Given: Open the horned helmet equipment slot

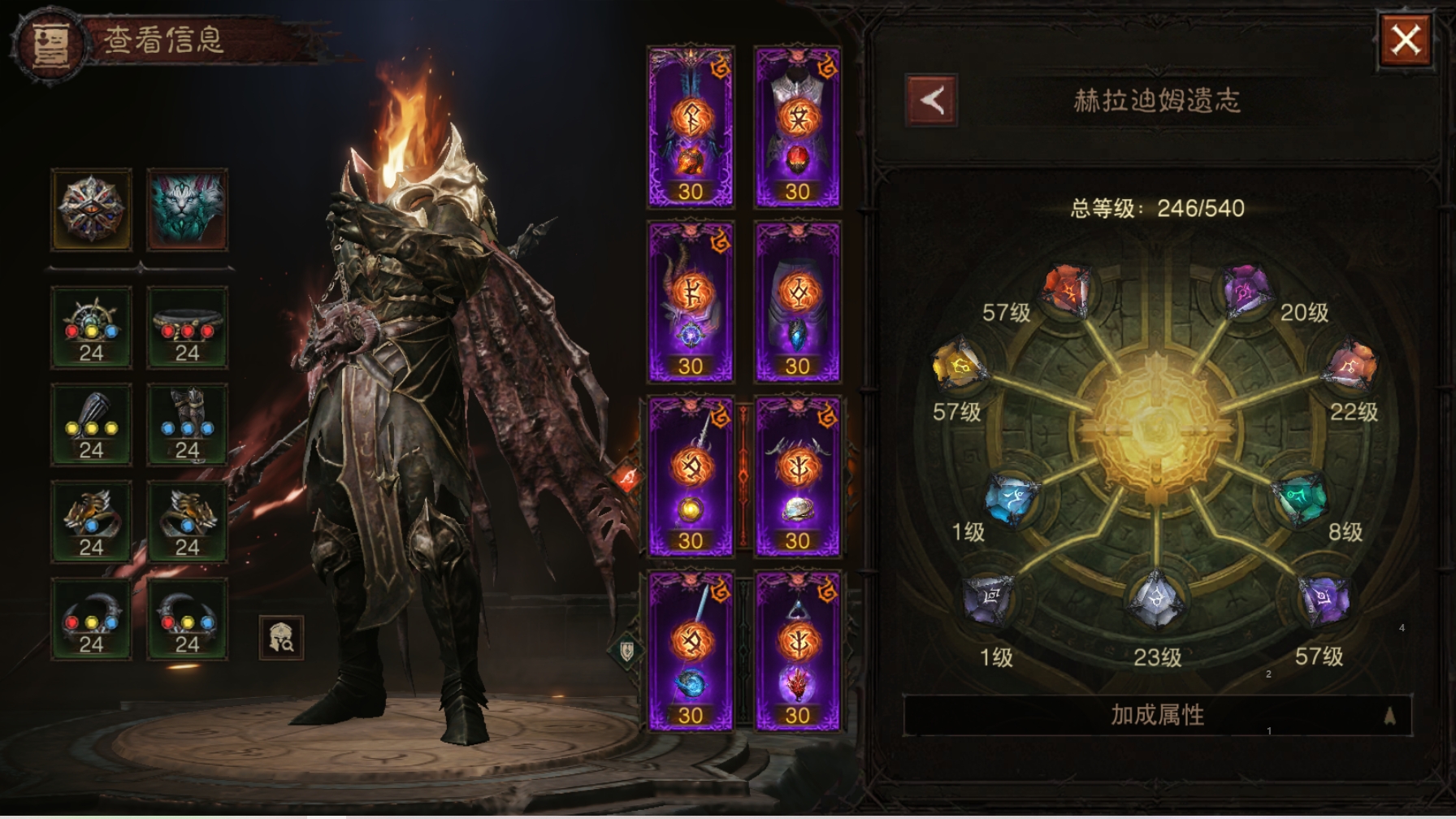Looking at the screenshot, I should pos(691,301).
